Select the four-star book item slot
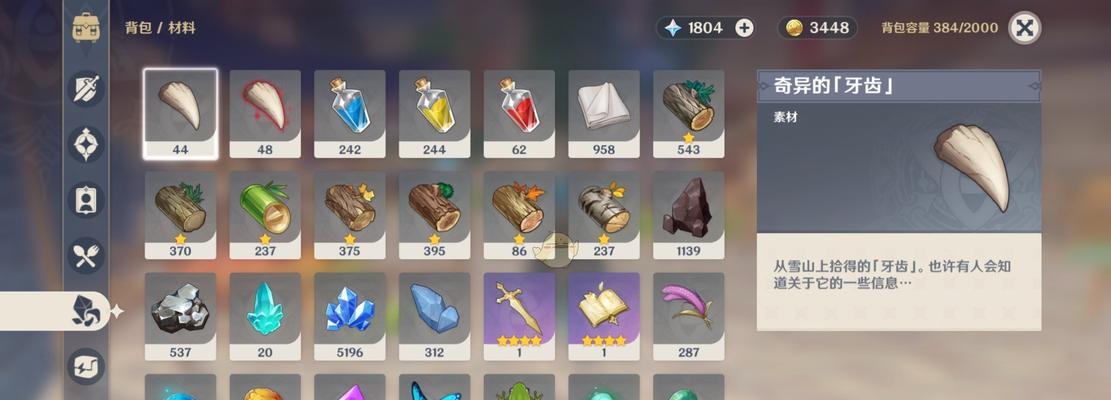Screen dimensions: 1111x400 604,309
